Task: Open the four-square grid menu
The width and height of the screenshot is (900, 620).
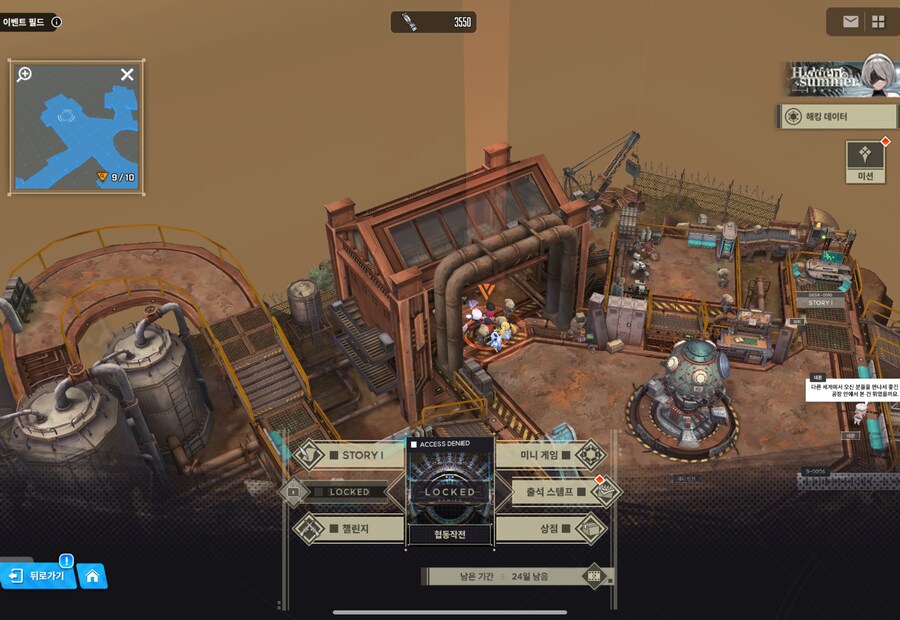Action: click(x=878, y=21)
